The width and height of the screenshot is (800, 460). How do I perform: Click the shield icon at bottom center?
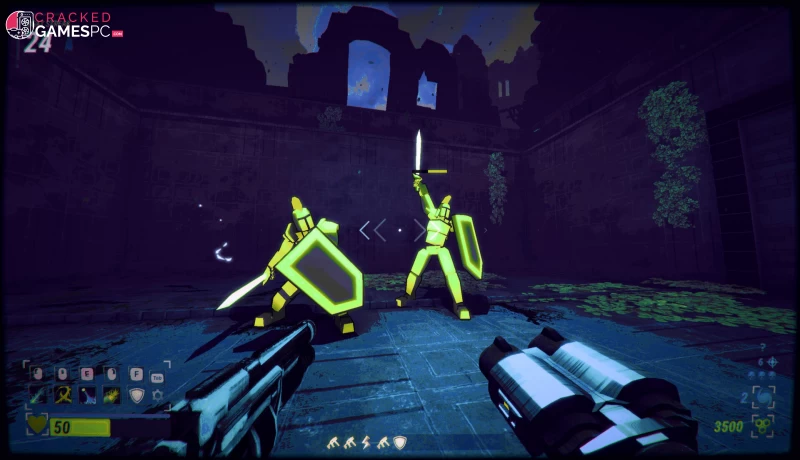[x=400, y=442]
